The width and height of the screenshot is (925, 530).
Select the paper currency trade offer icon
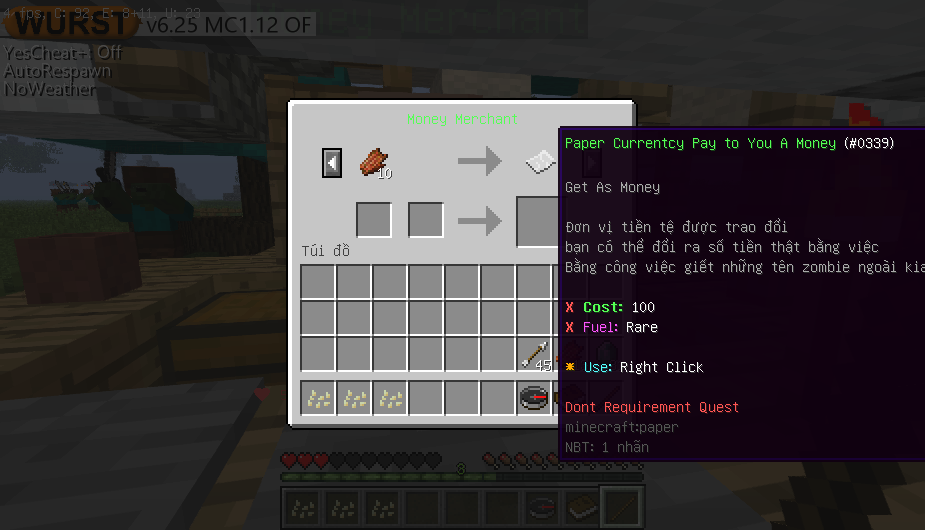(540, 161)
